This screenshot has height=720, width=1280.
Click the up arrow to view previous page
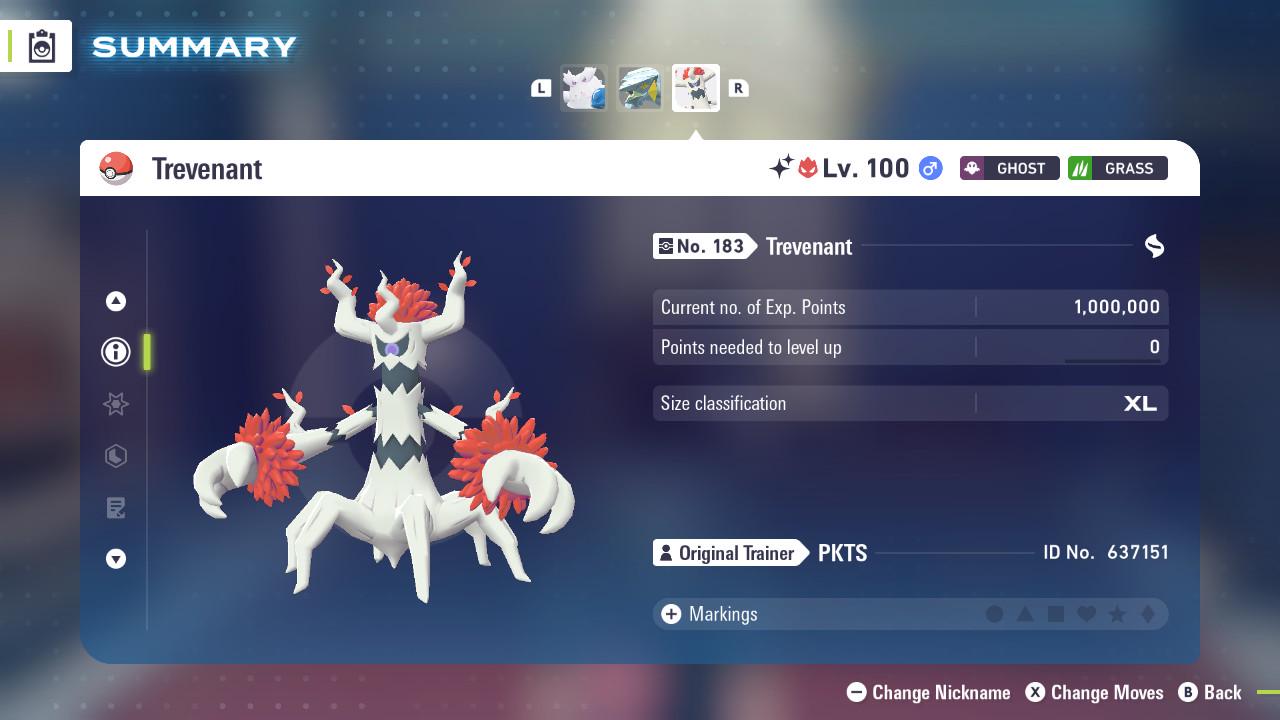click(x=115, y=301)
